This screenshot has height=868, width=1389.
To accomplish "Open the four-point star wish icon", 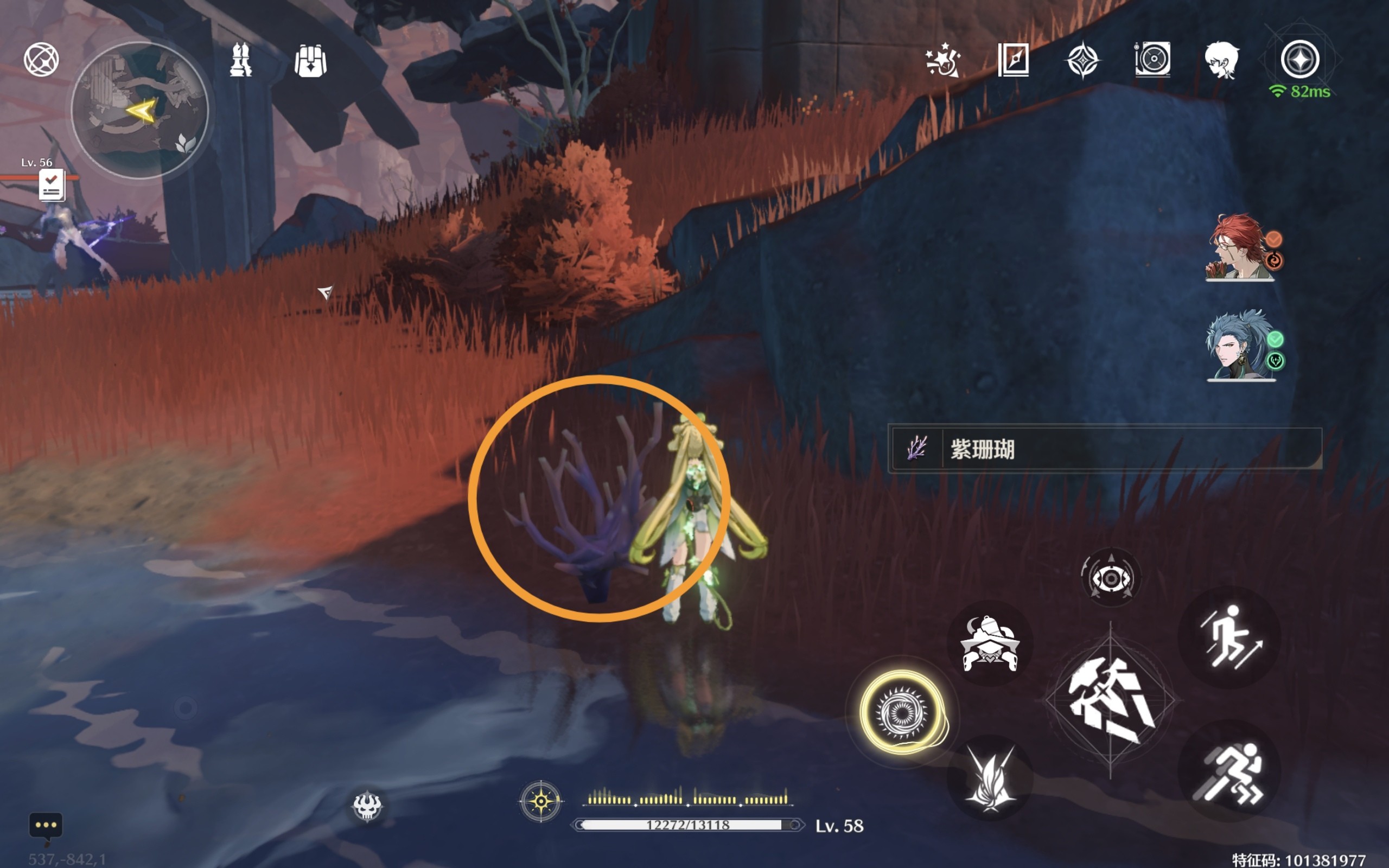I will pos(1082,60).
